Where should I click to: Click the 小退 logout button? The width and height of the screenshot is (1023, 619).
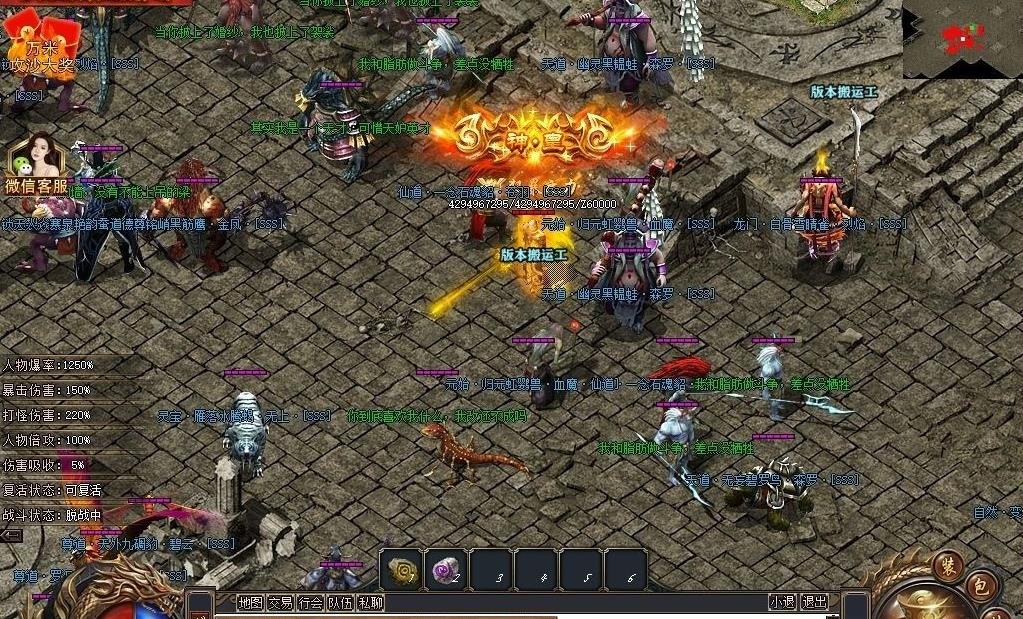(782, 602)
